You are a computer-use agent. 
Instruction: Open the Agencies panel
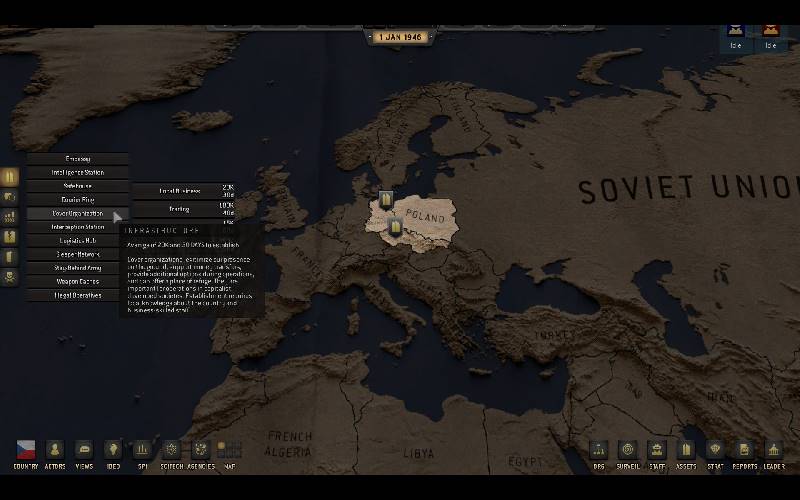click(200, 451)
